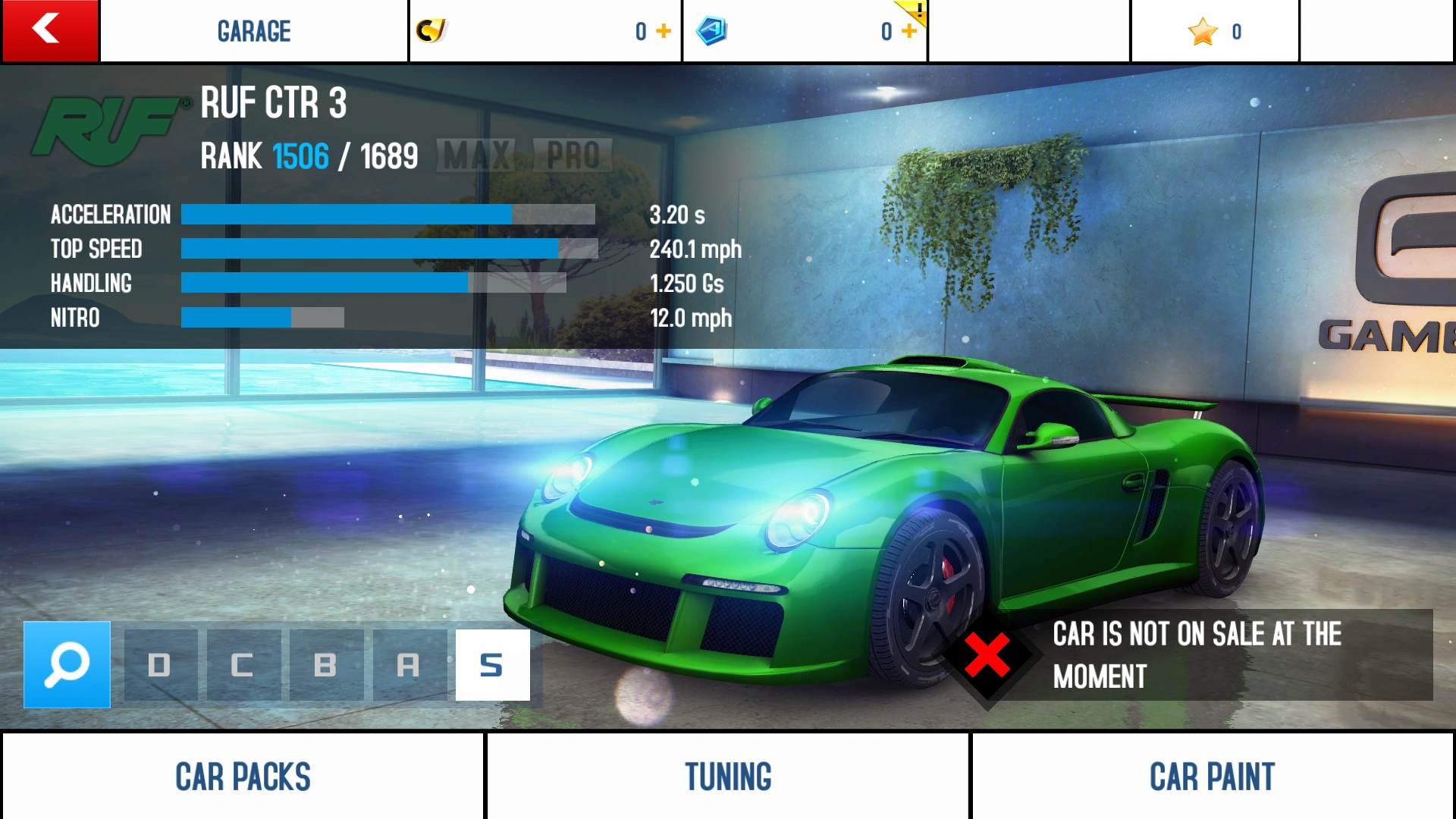Image resolution: width=1456 pixels, height=819 pixels.
Task: Enable the A class filter
Action: (x=409, y=665)
